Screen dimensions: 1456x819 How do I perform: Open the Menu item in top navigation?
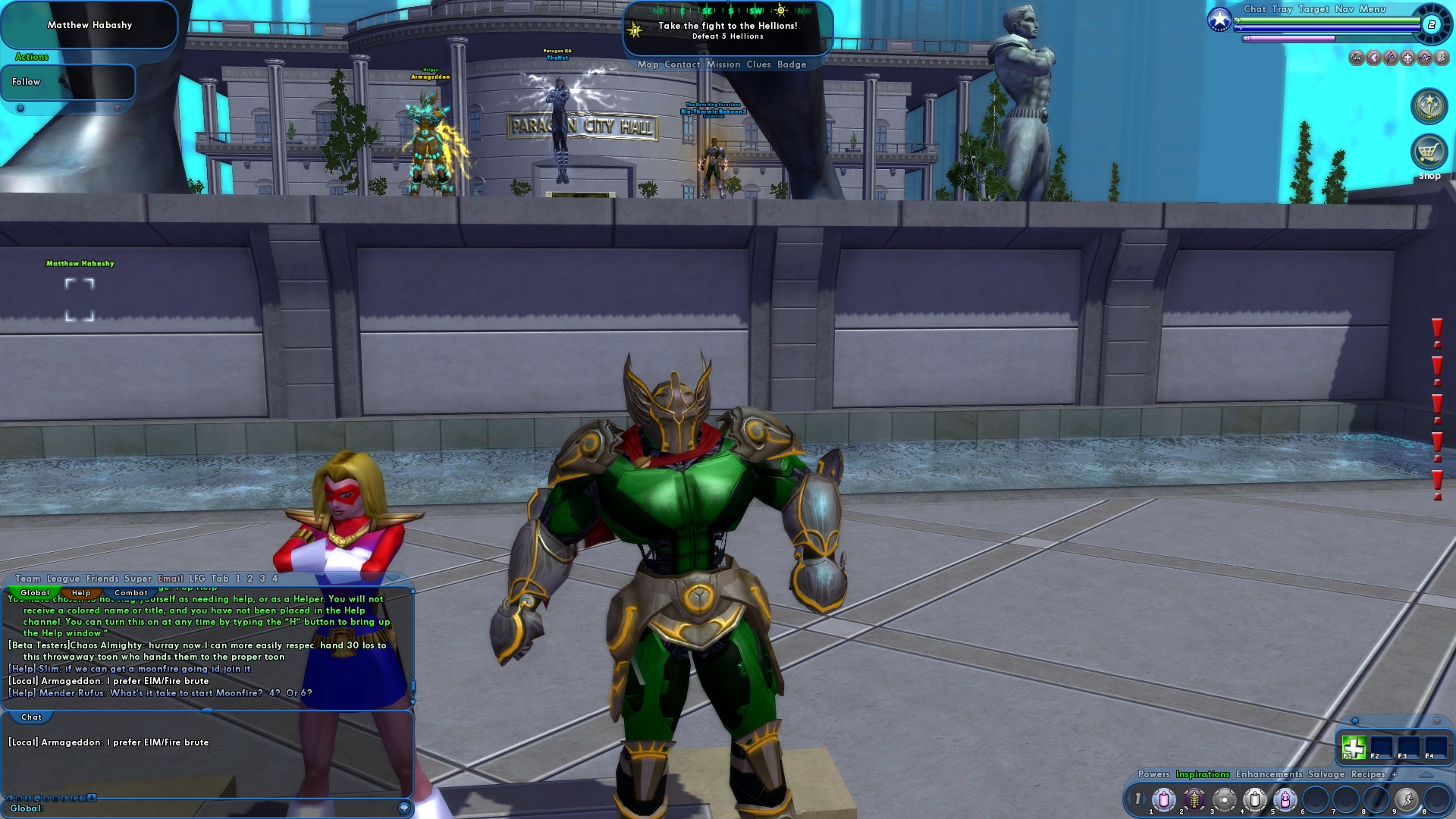pyautogui.click(x=1373, y=10)
